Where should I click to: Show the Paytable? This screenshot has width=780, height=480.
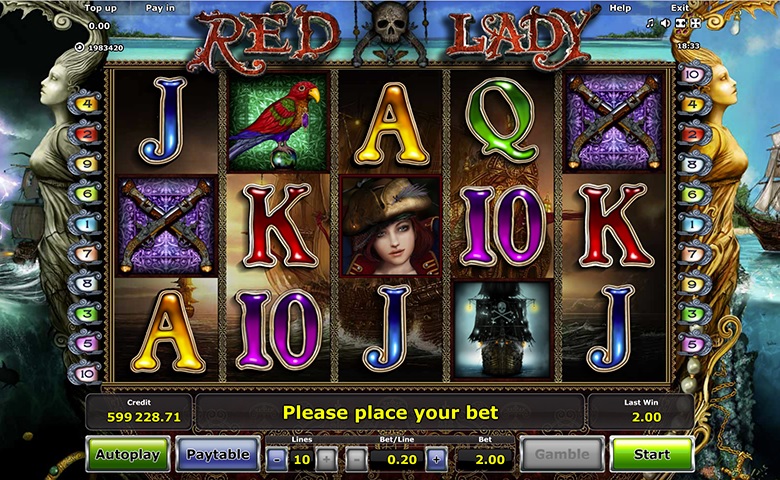point(218,454)
